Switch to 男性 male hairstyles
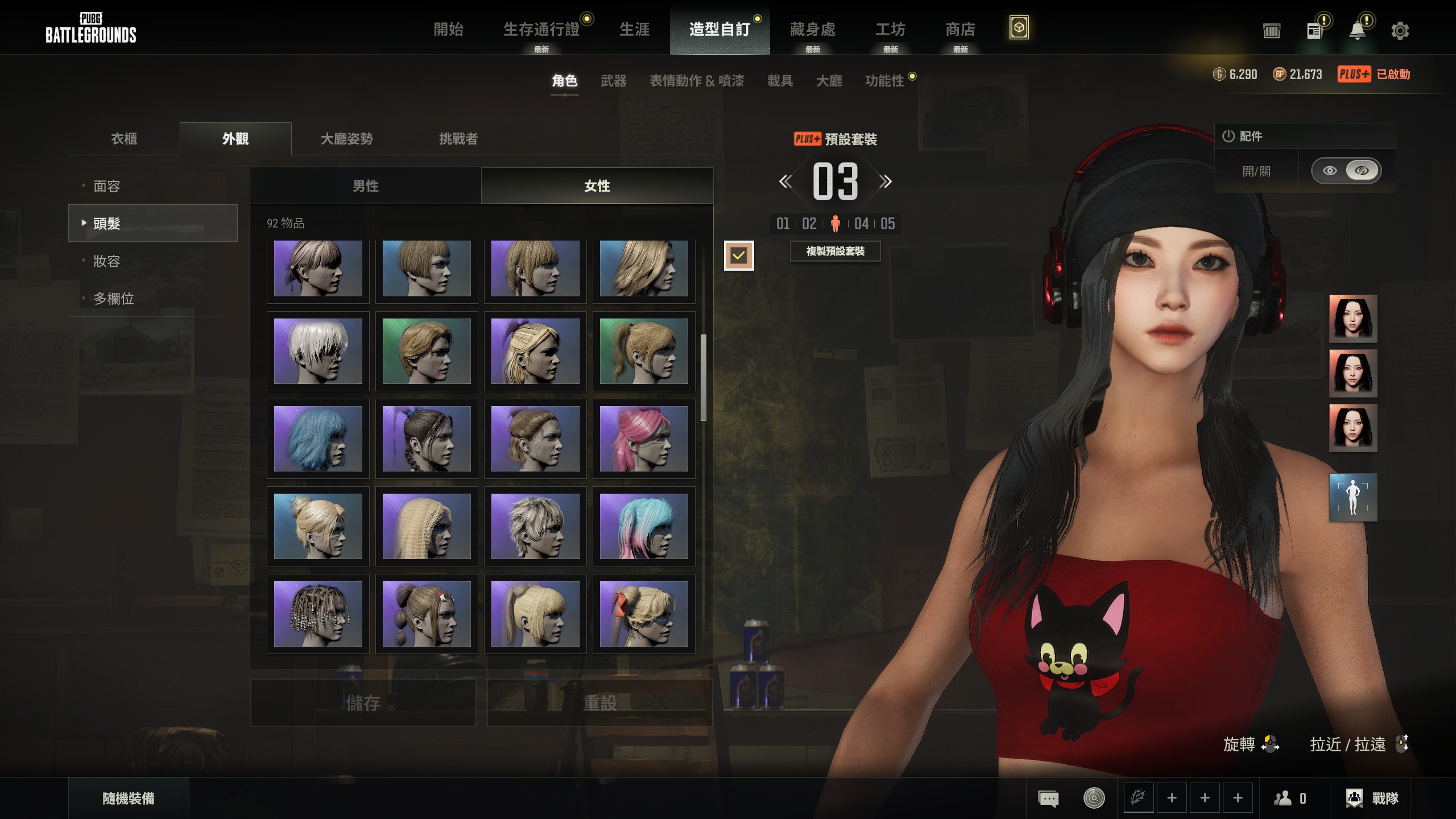 click(x=365, y=186)
